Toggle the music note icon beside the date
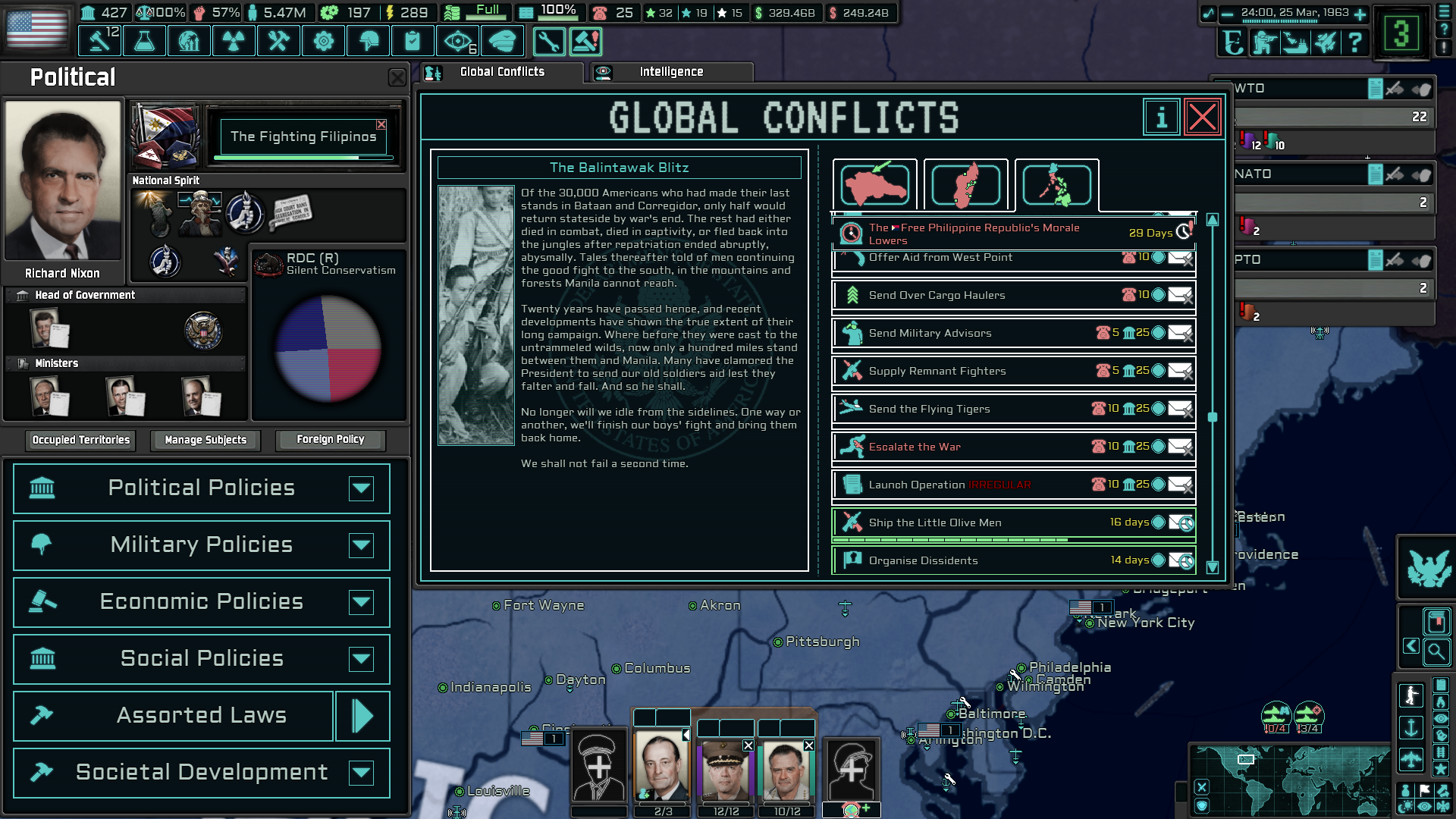1456x819 pixels. (1209, 14)
